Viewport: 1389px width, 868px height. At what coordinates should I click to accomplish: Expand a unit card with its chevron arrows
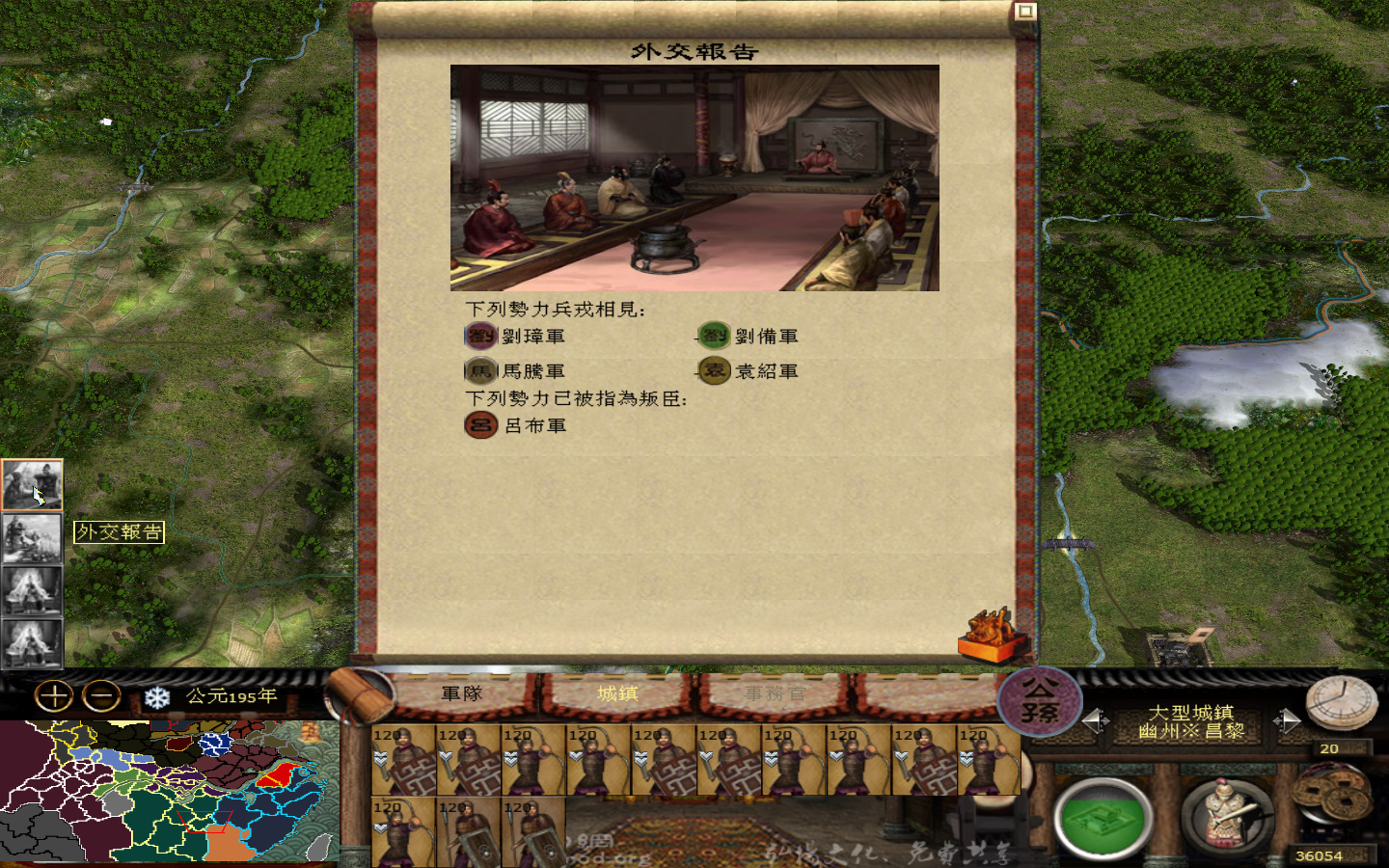coord(378,758)
